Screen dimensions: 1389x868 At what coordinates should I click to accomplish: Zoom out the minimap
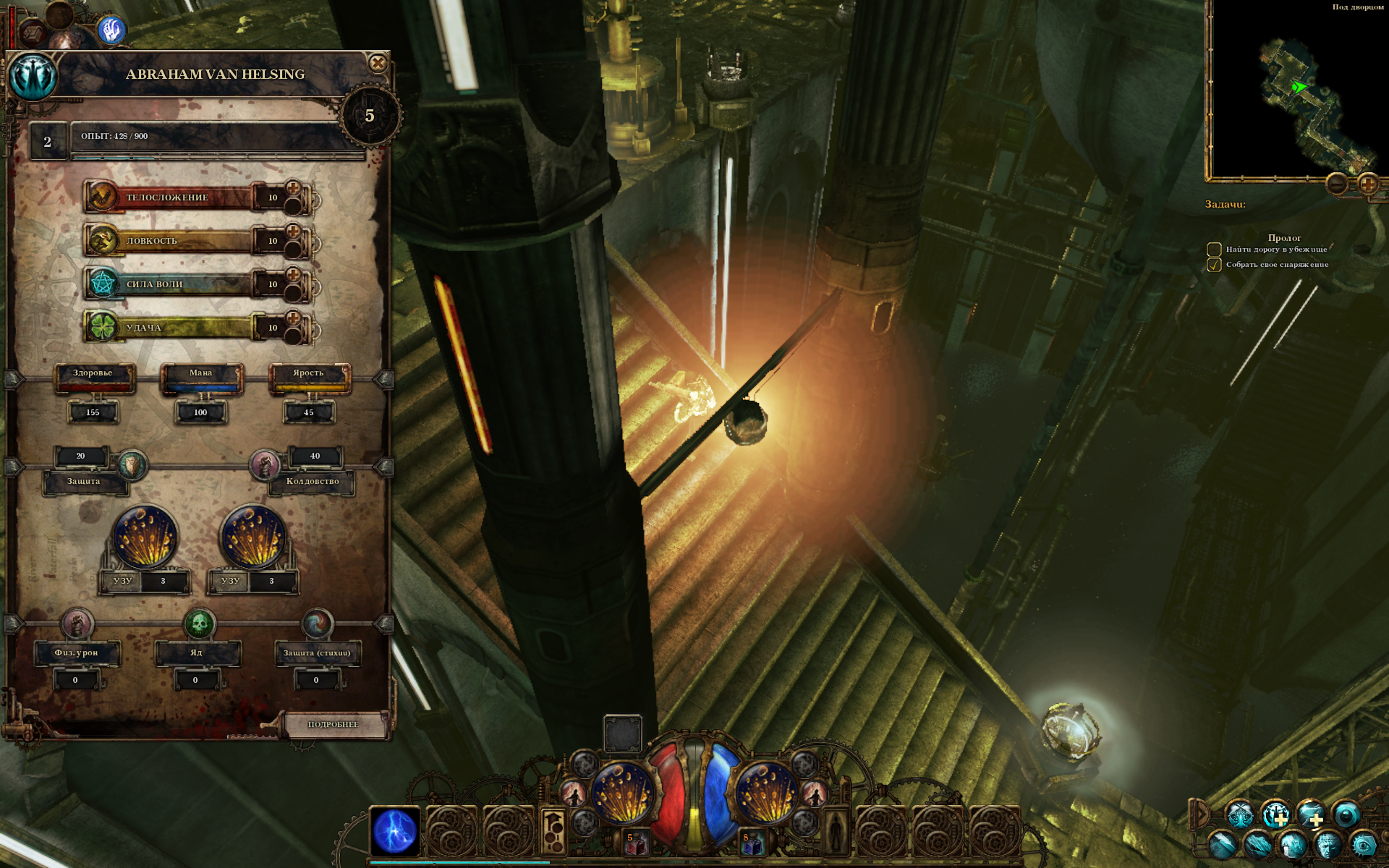pyautogui.click(x=1338, y=184)
